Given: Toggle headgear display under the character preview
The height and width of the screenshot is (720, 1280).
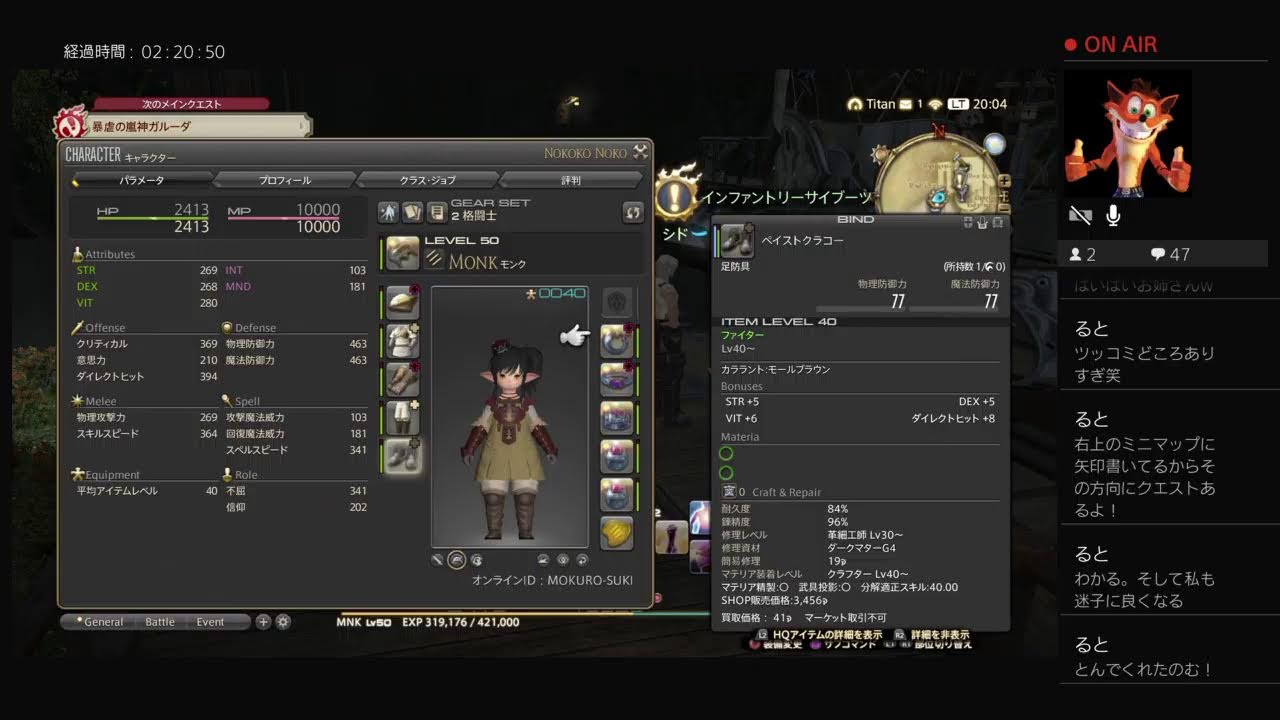Looking at the screenshot, I should [x=456, y=559].
